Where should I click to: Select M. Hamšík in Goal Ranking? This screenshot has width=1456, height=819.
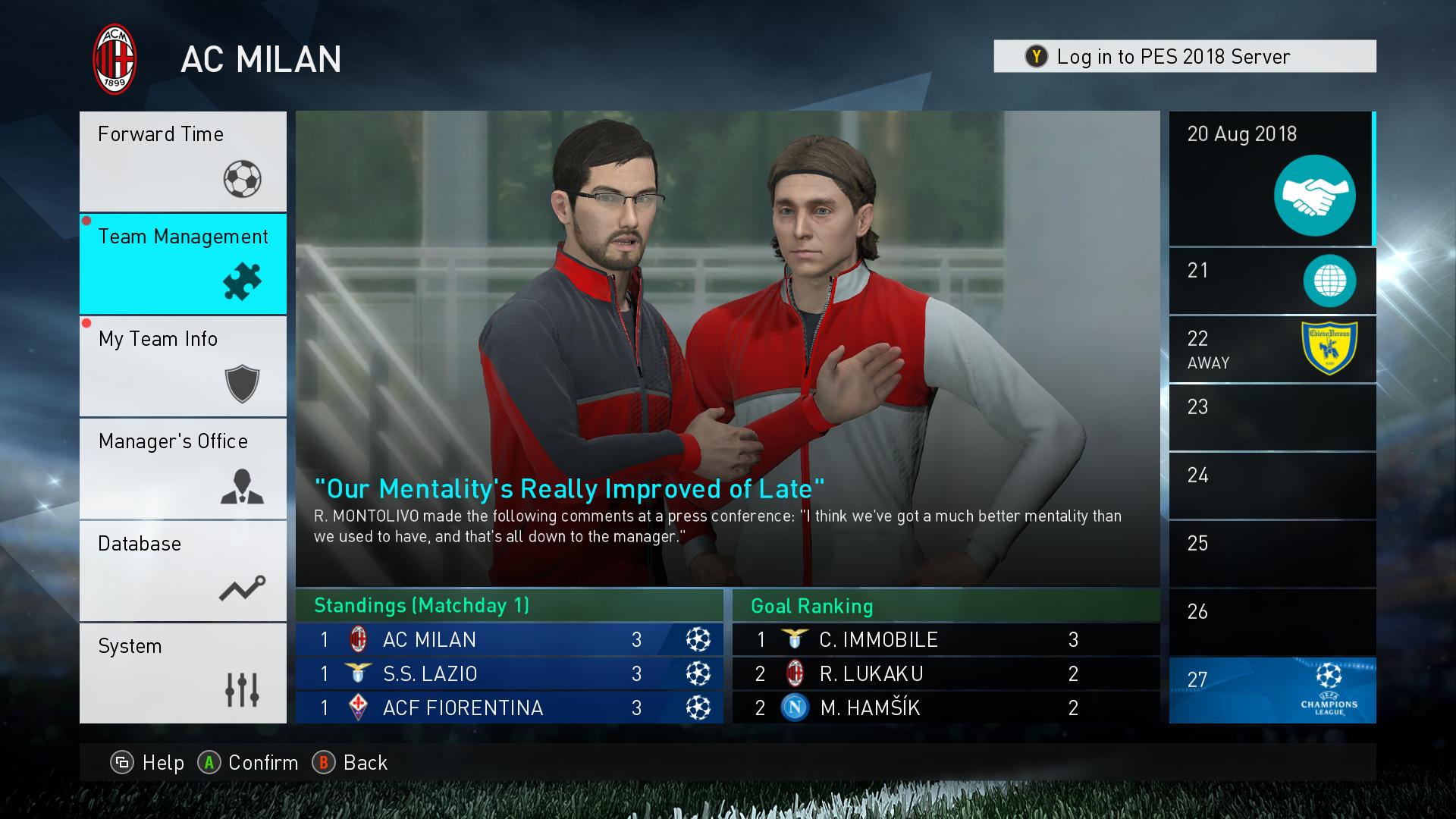(x=946, y=708)
